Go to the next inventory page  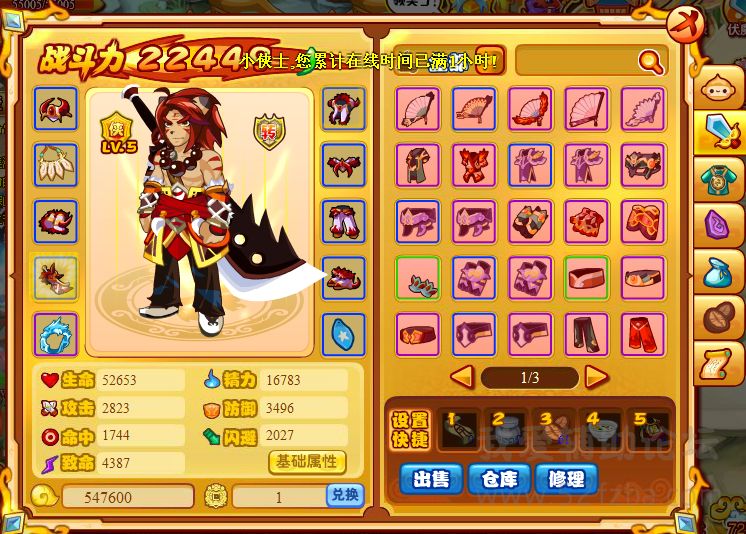pyautogui.click(x=597, y=377)
